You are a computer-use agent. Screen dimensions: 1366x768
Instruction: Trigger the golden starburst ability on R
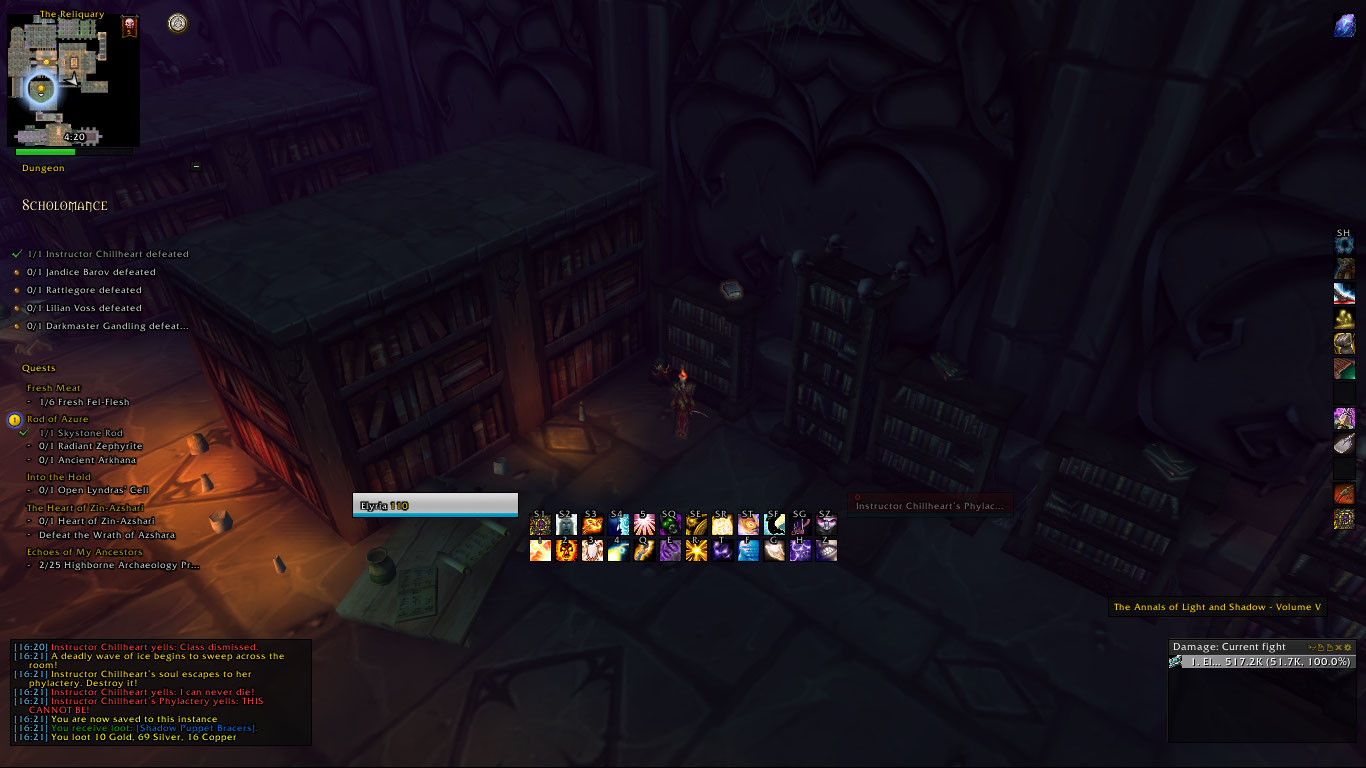[696, 550]
